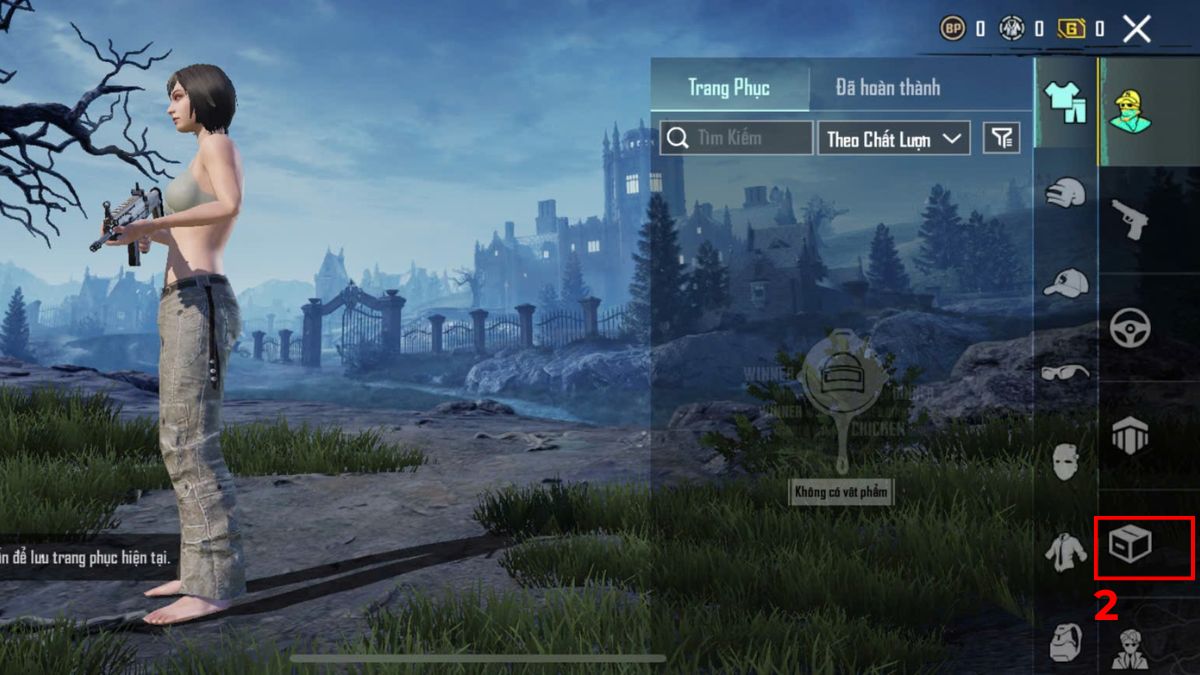Select the jacket subcategory icon
The image size is (1200, 675).
click(1065, 551)
